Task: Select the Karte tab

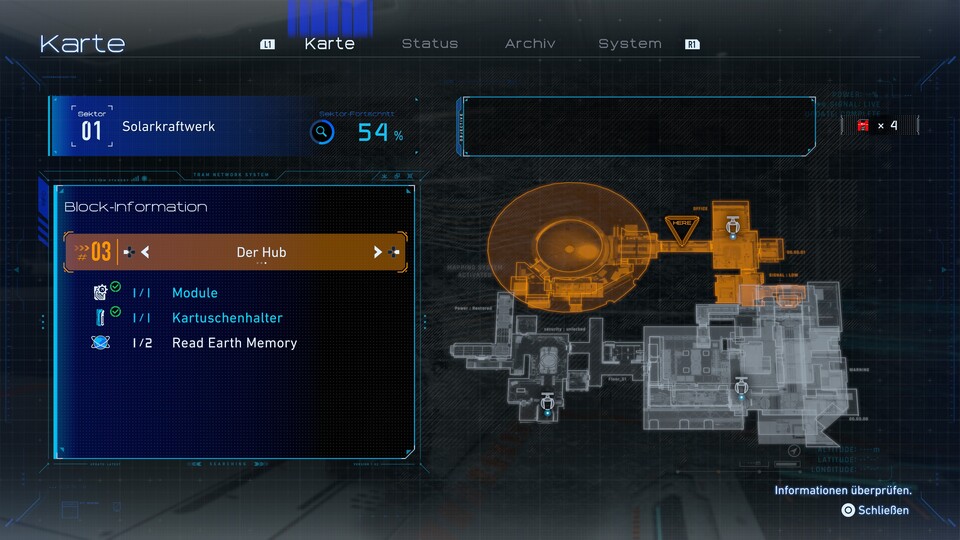Action: 329,44
